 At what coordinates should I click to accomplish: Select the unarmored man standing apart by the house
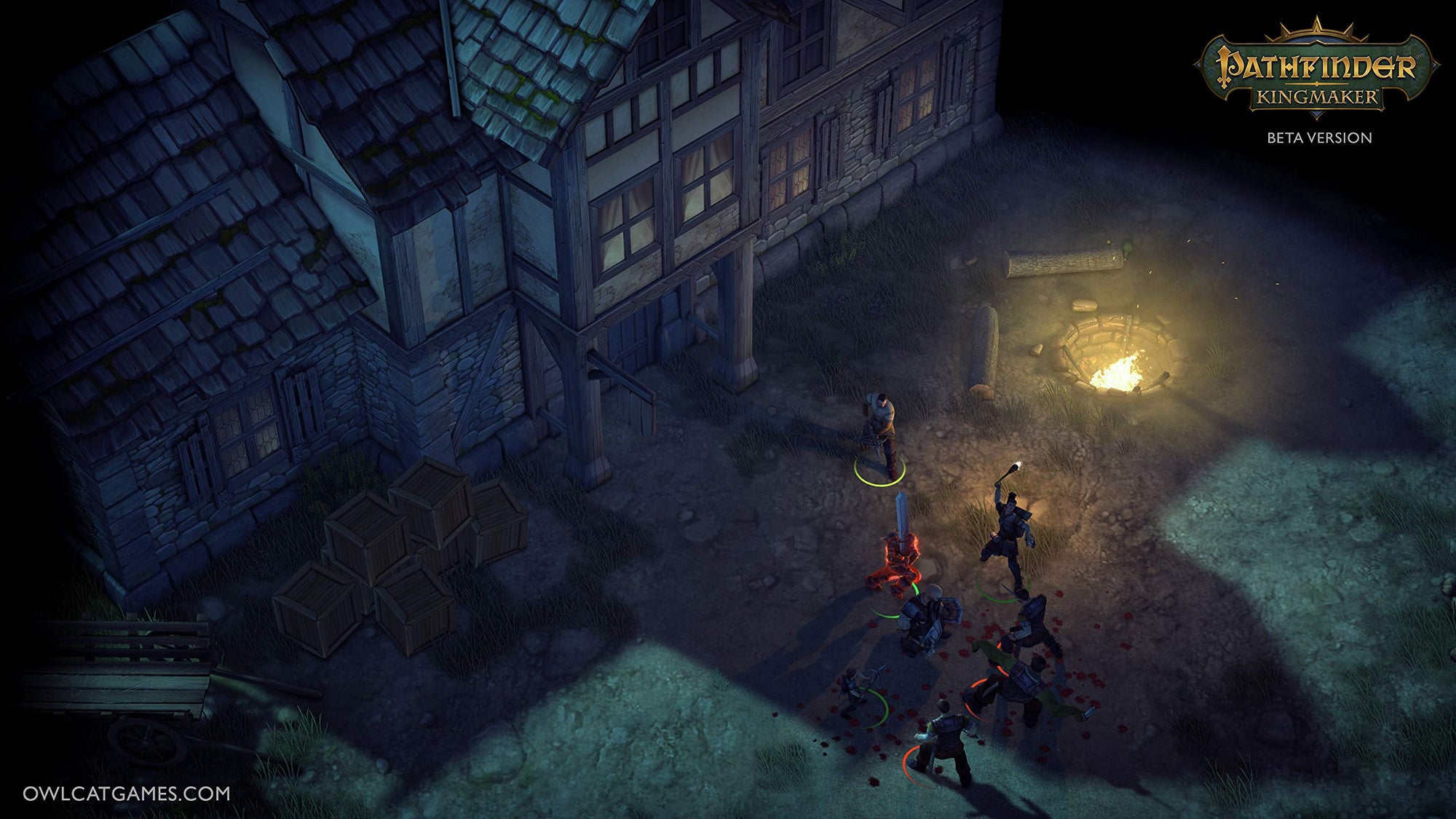880,430
